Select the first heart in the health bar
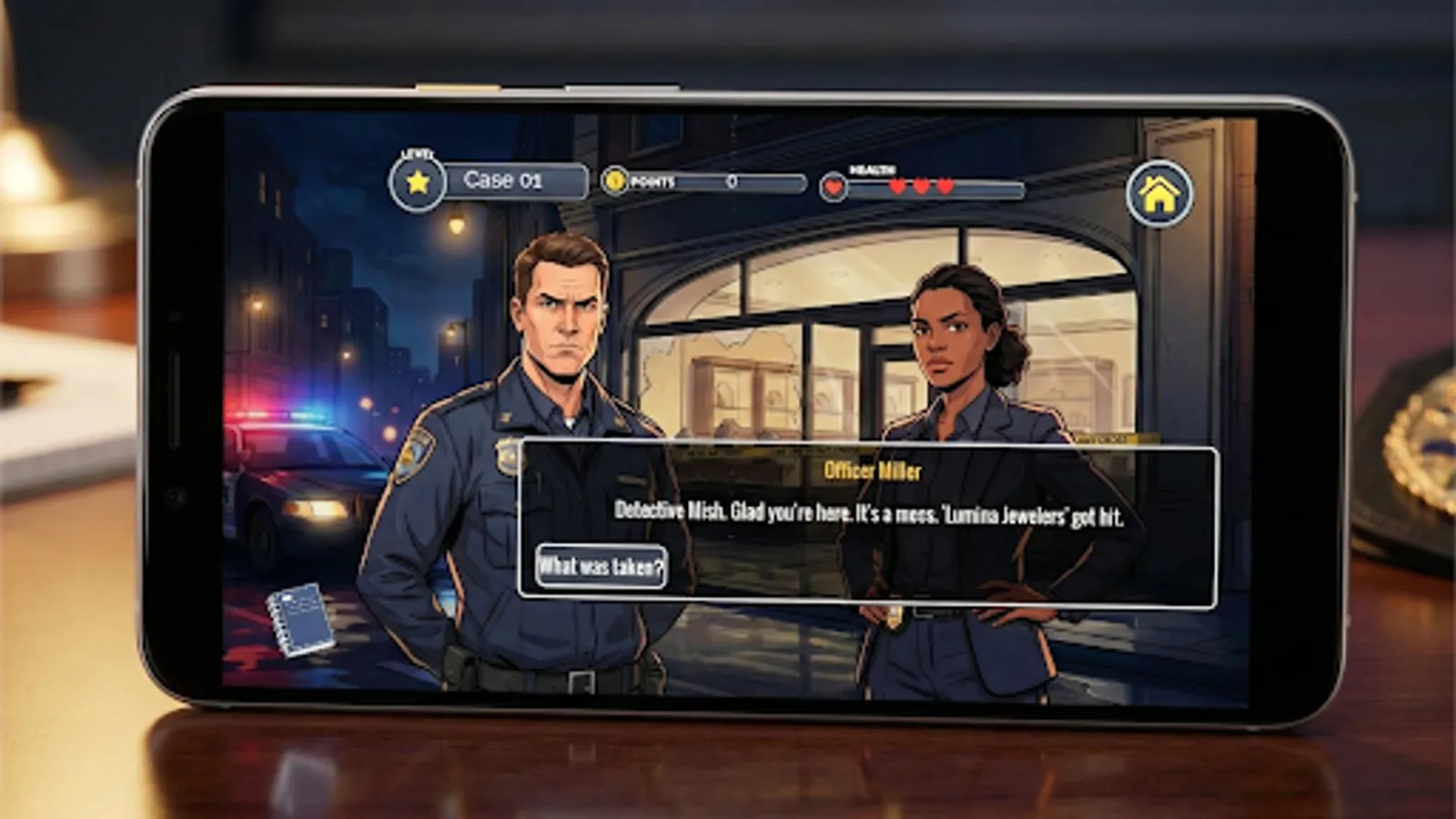This screenshot has height=819, width=1456. pos(897,184)
